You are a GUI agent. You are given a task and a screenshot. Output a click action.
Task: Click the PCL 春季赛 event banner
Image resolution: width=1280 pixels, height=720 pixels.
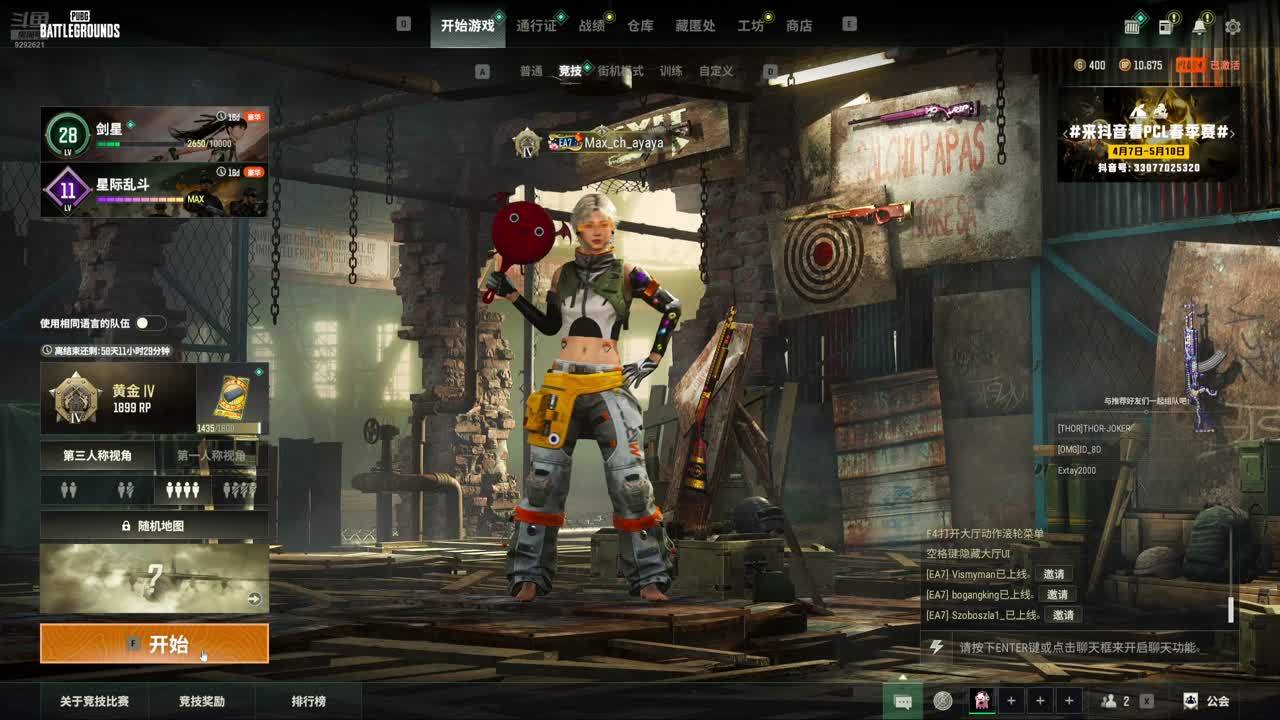pos(1148,134)
